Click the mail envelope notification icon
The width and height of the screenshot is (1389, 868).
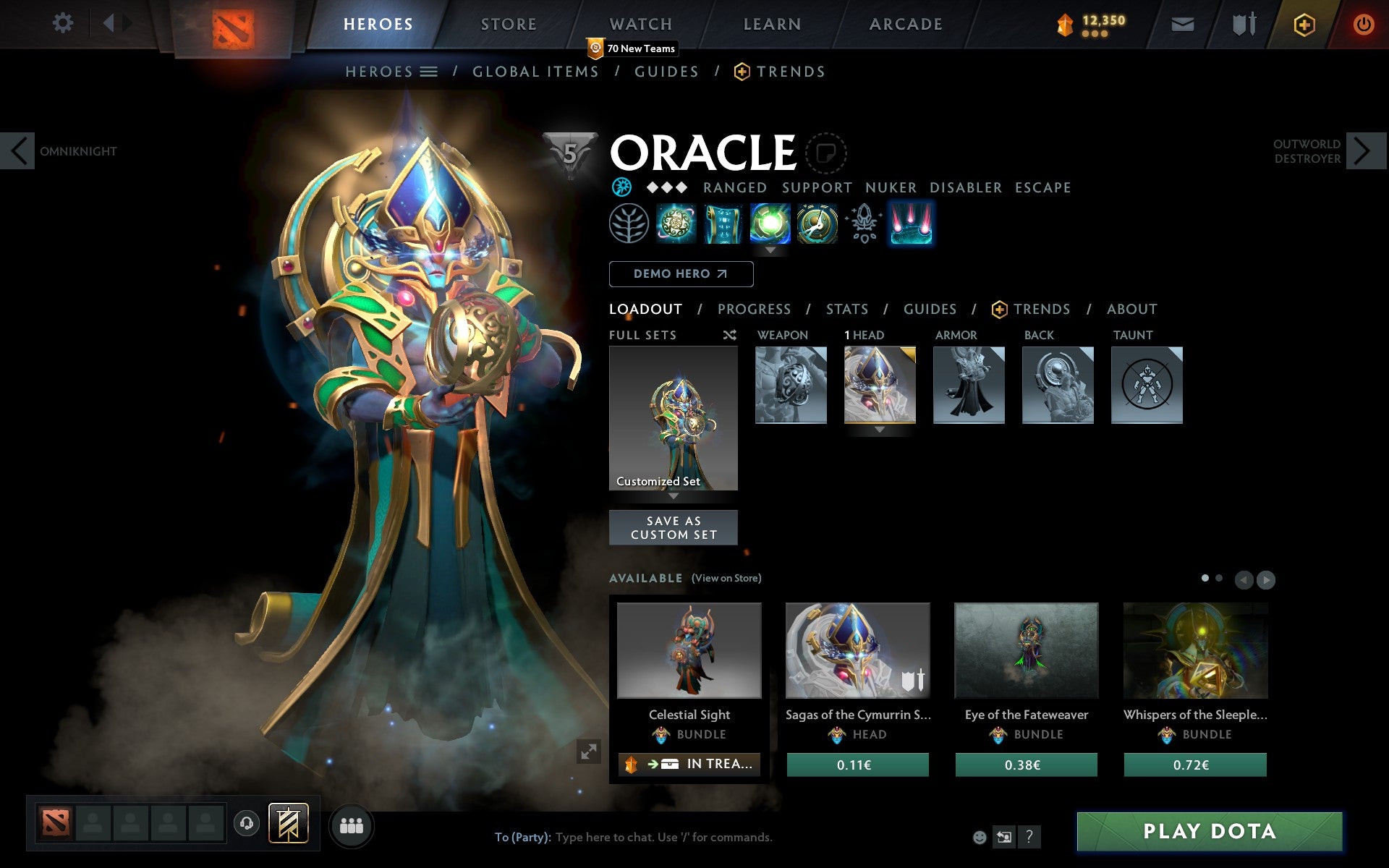tap(1181, 23)
